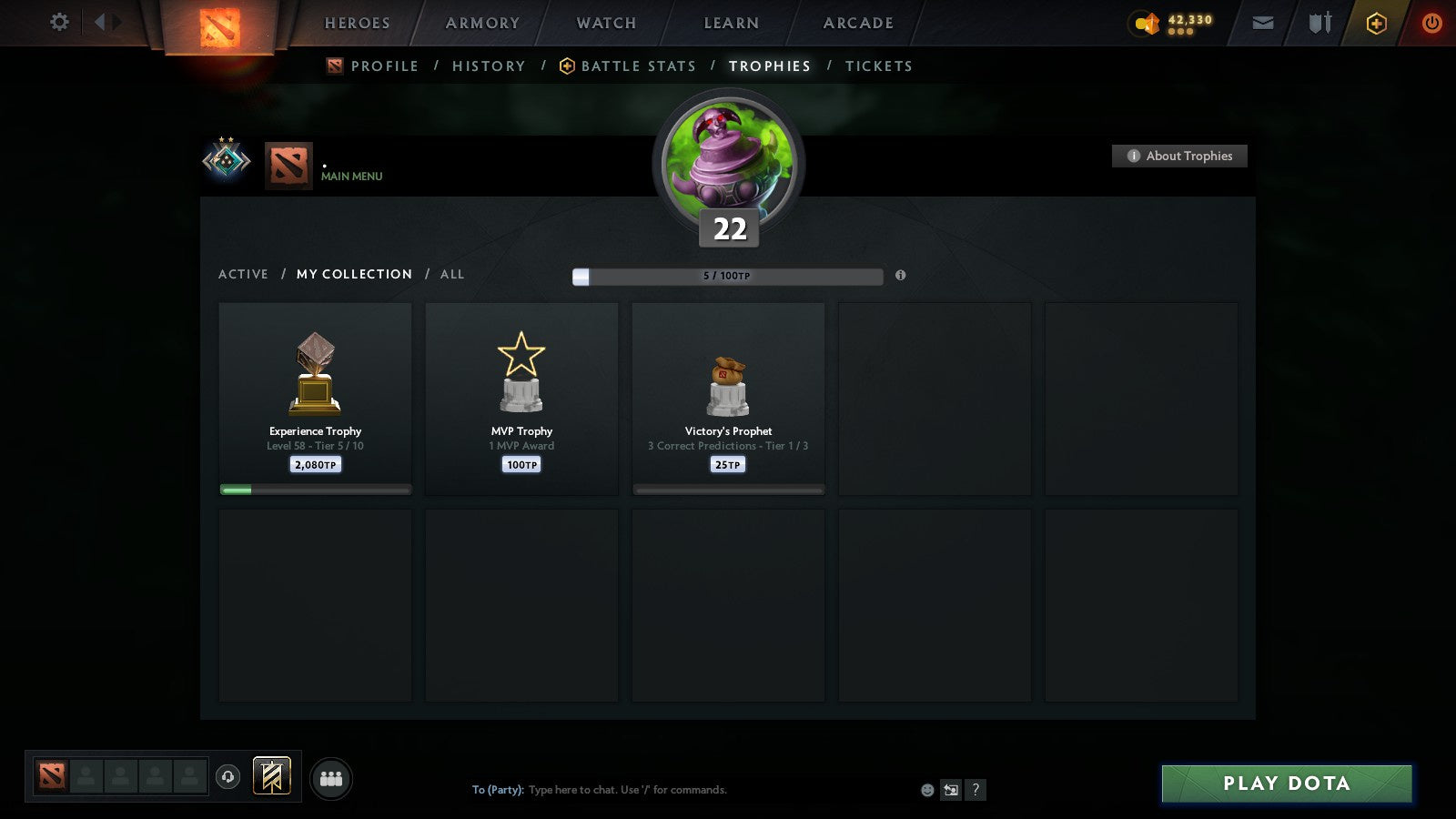This screenshot has width=1456, height=819.
Task: Open the chat wheel icon next to chat
Action: [951, 790]
